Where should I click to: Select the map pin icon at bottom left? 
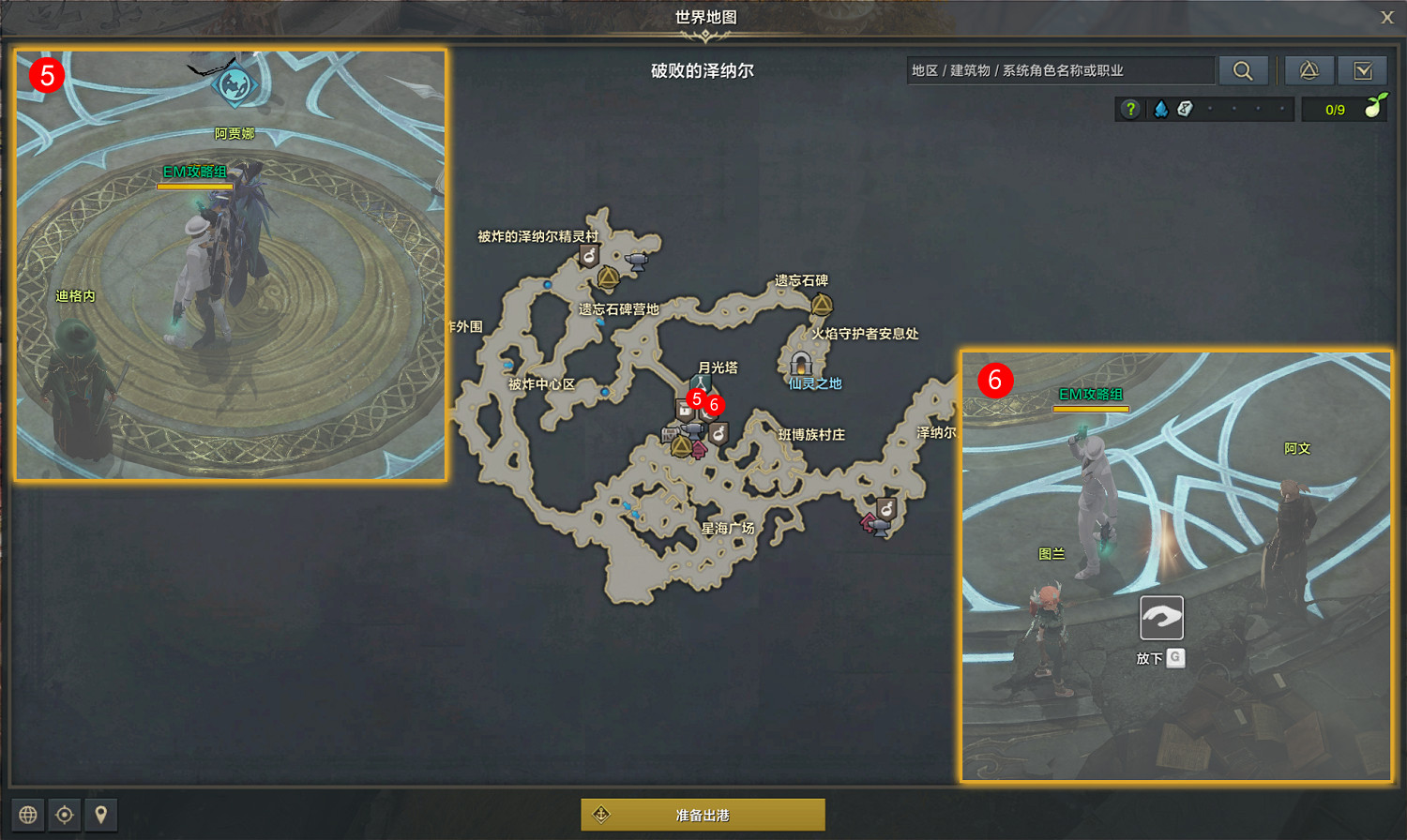100,815
